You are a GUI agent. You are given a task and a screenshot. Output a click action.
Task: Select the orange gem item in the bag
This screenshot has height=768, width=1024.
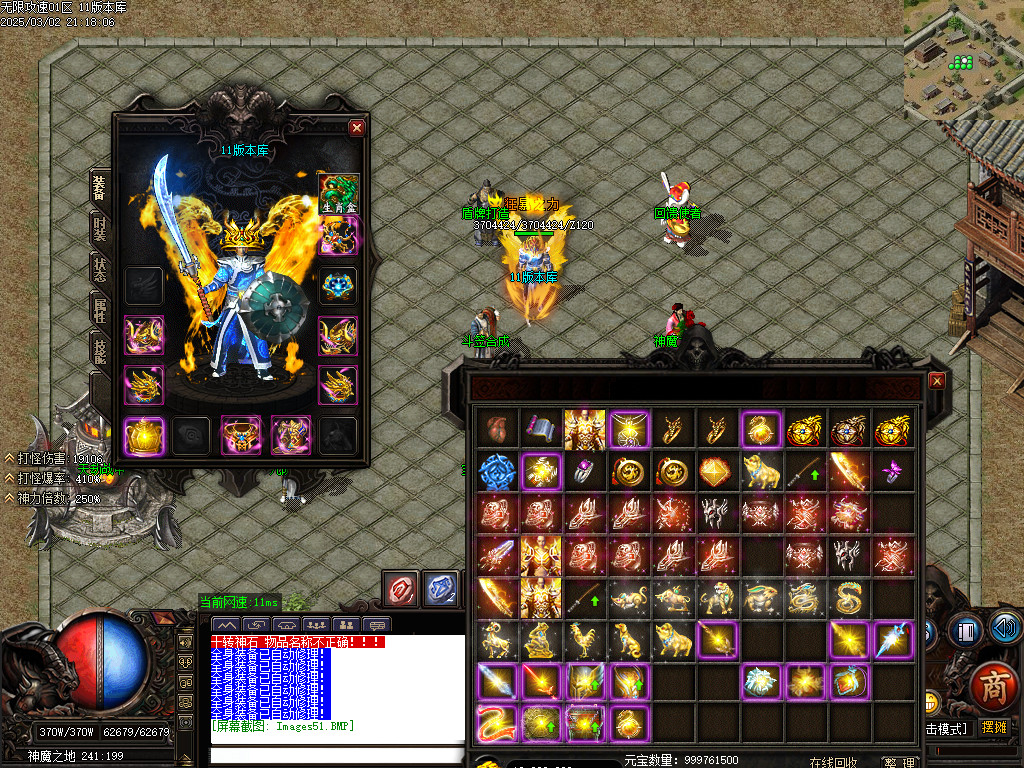coord(717,470)
